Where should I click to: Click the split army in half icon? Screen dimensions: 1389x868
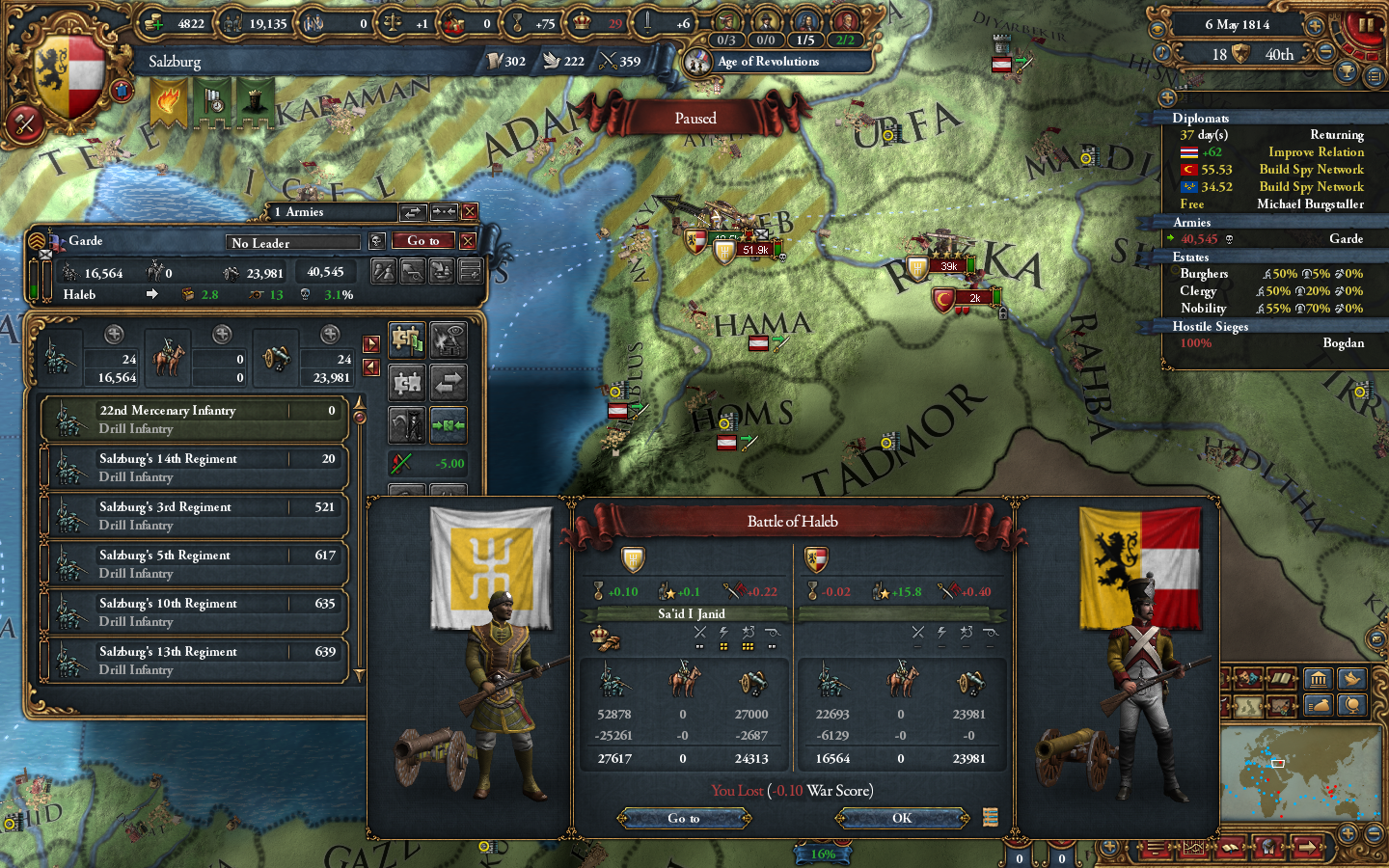click(406, 383)
